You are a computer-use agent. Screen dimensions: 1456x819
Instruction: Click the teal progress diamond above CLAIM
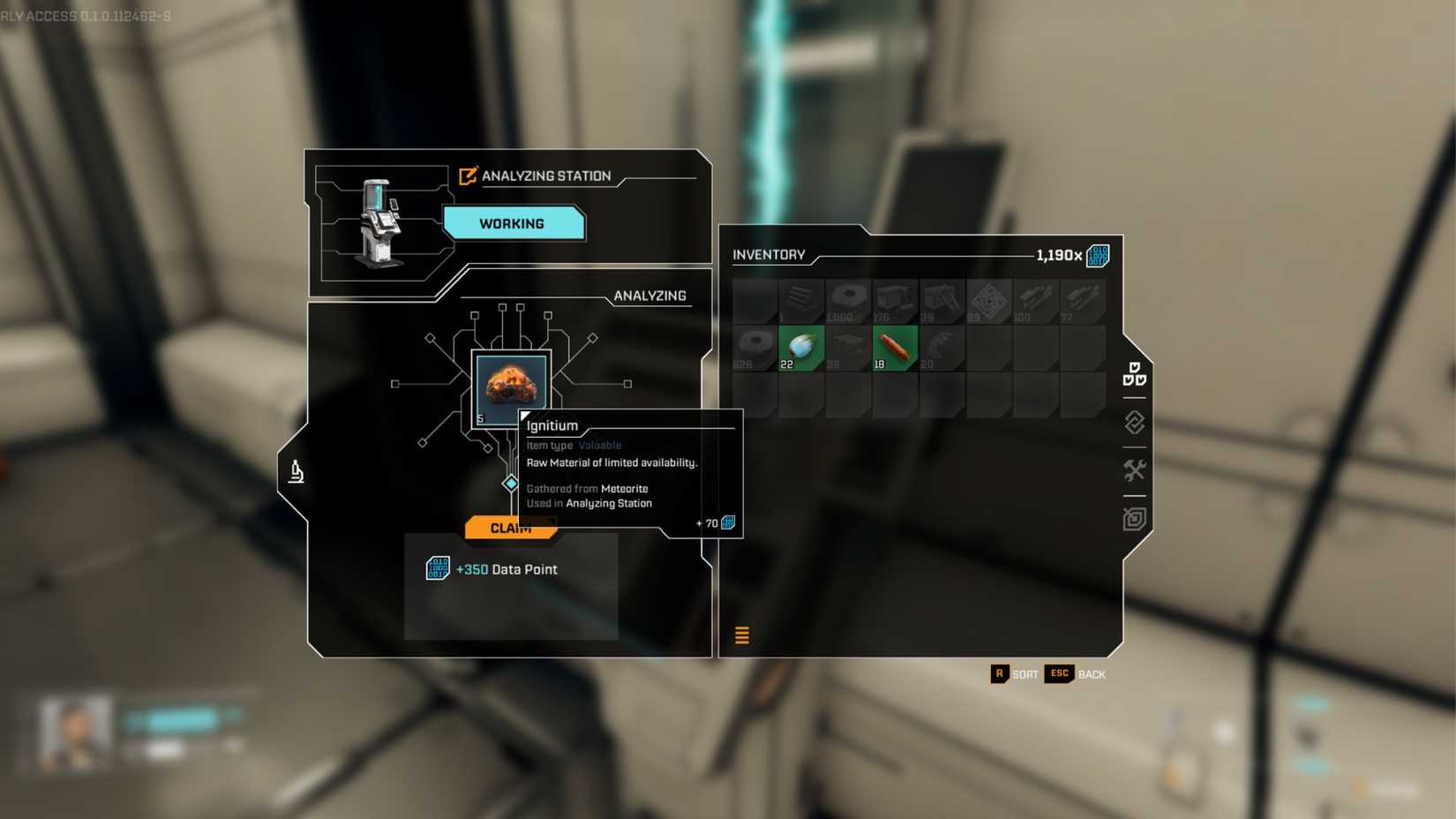pyautogui.click(x=510, y=484)
